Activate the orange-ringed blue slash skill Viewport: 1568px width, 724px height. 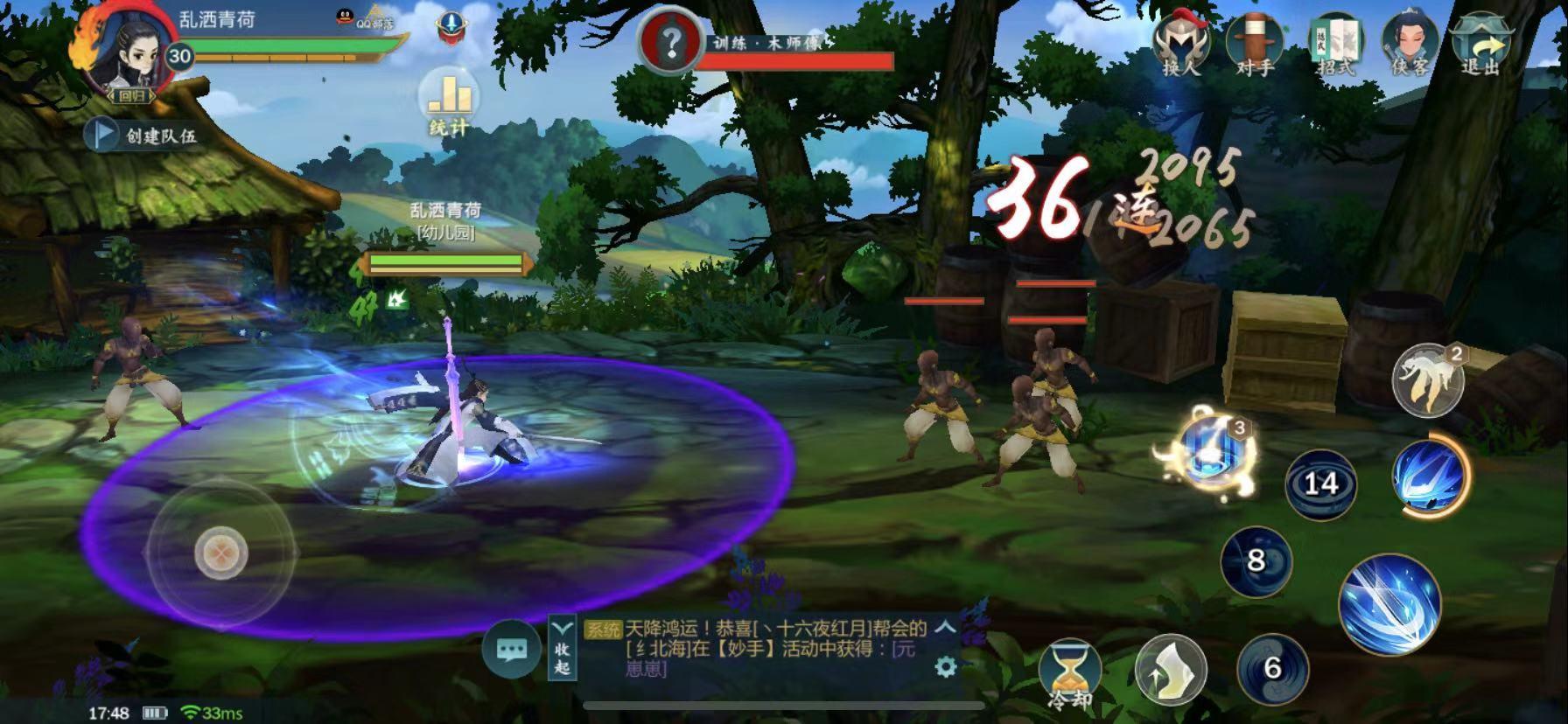(1430, 477)
